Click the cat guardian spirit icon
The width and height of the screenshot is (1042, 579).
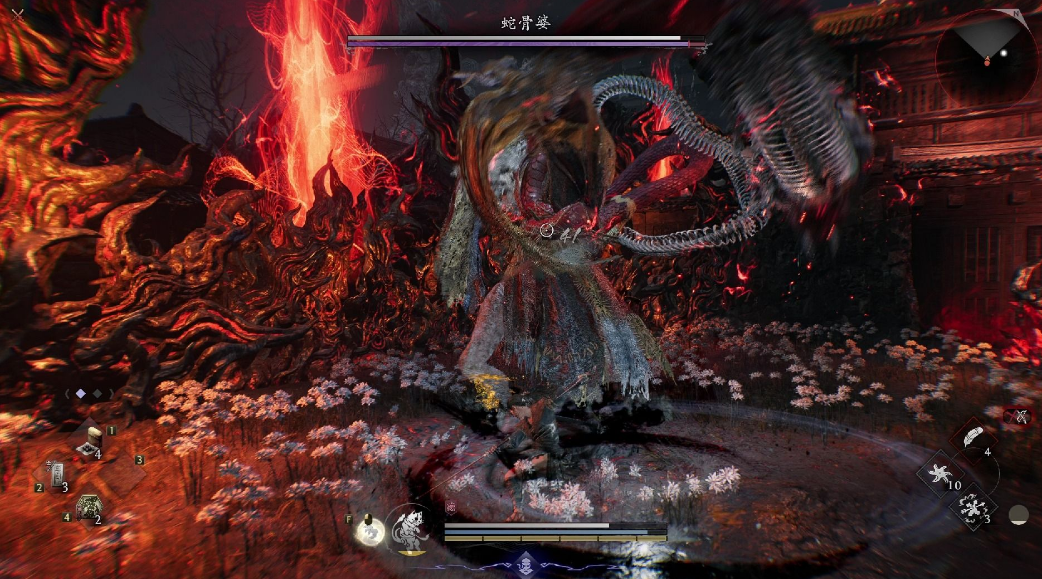410,526
